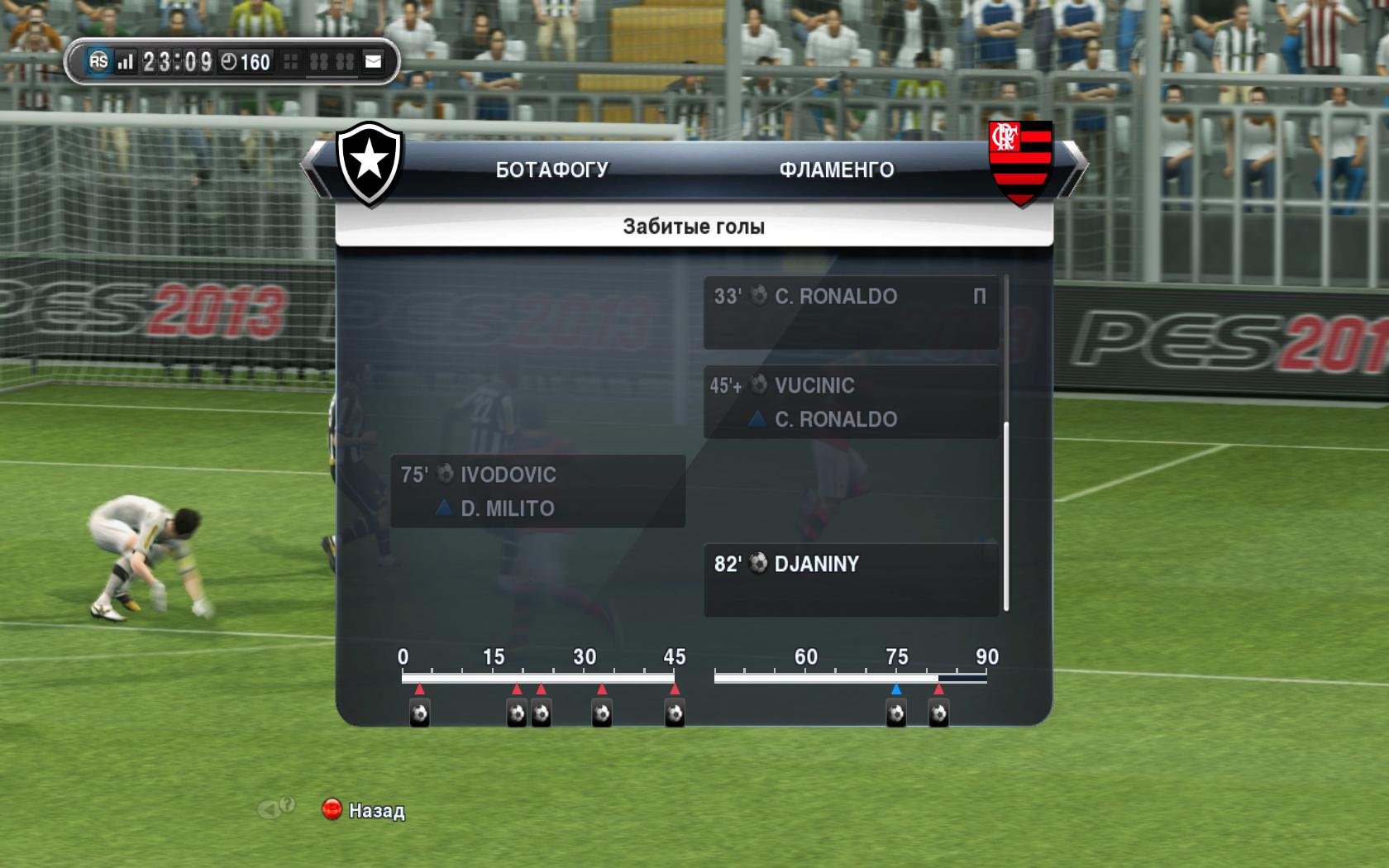The width and height of the screenshot is (1389, 868).
Task: Click the earliest first-half goal marker ball
Action: click(x=419, y=713)
